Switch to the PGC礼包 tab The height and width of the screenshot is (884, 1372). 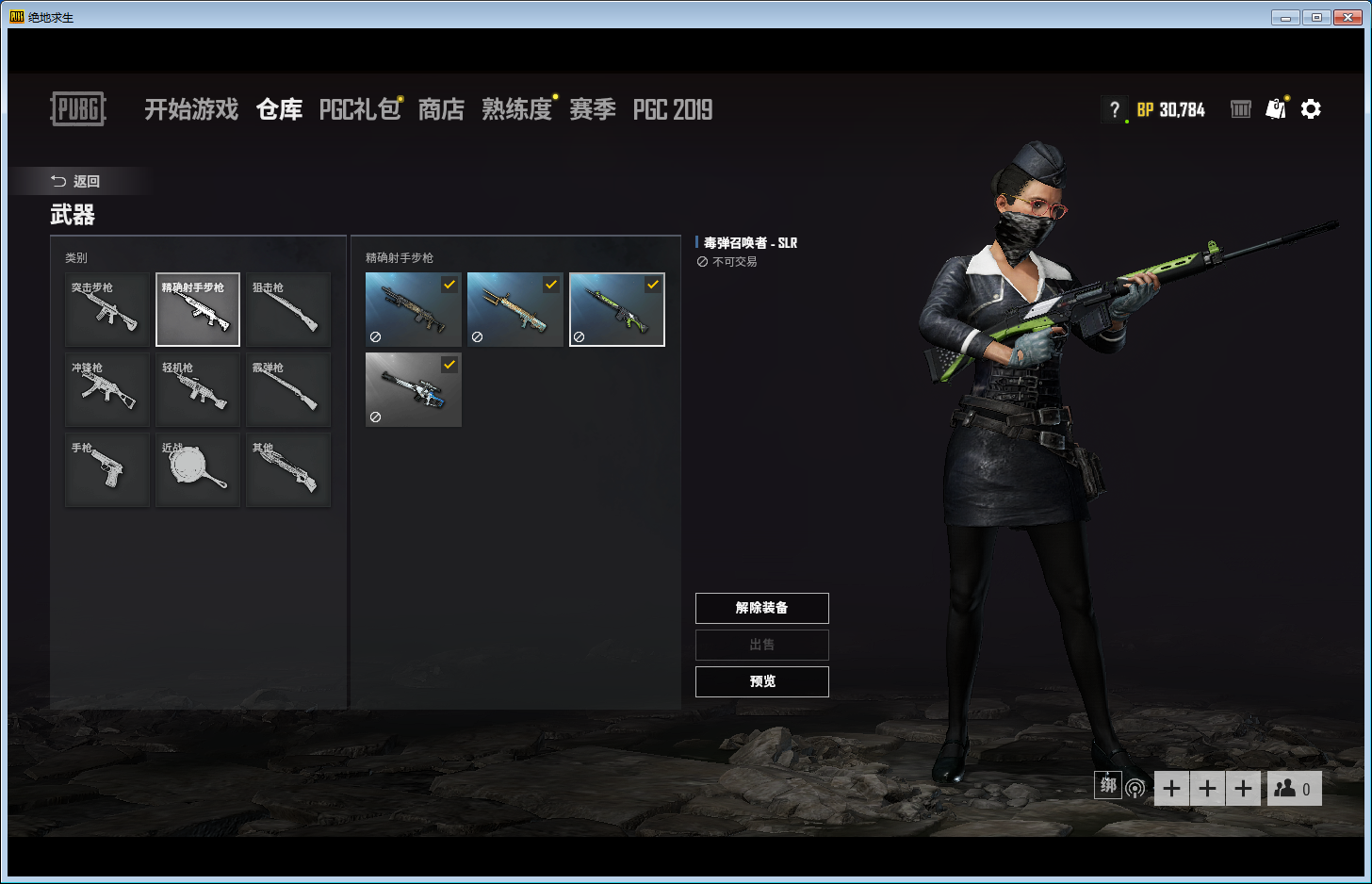tap(360, 109)
